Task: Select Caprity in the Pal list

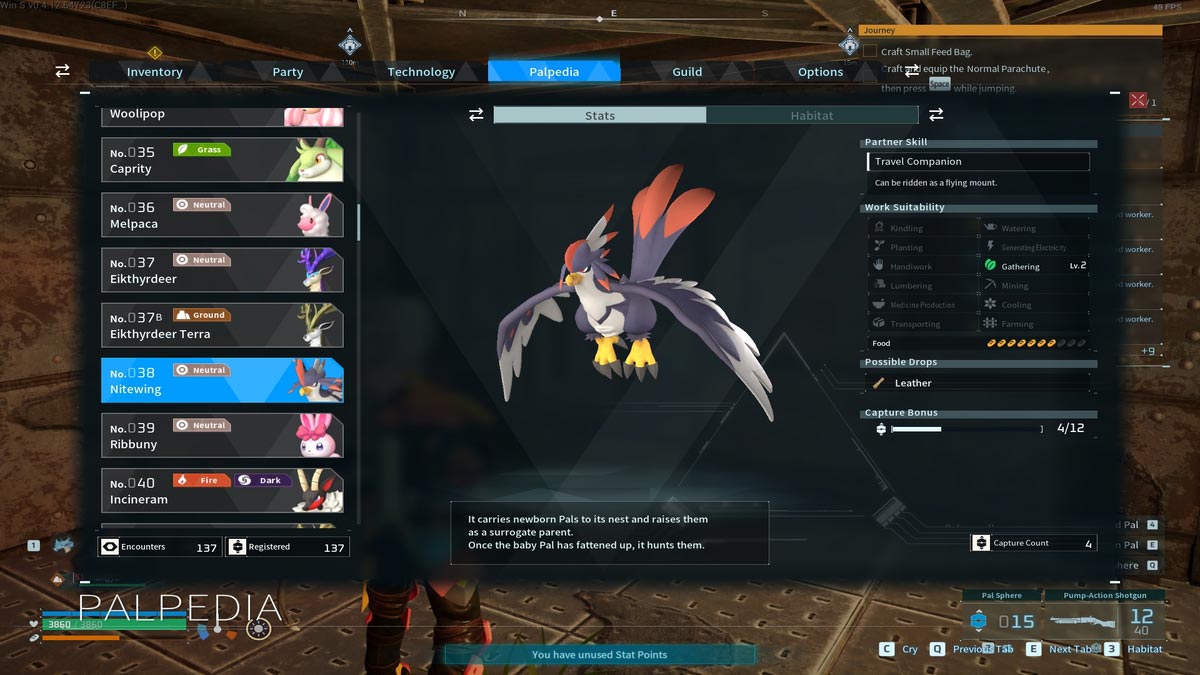Action: [x=222, y=160]
